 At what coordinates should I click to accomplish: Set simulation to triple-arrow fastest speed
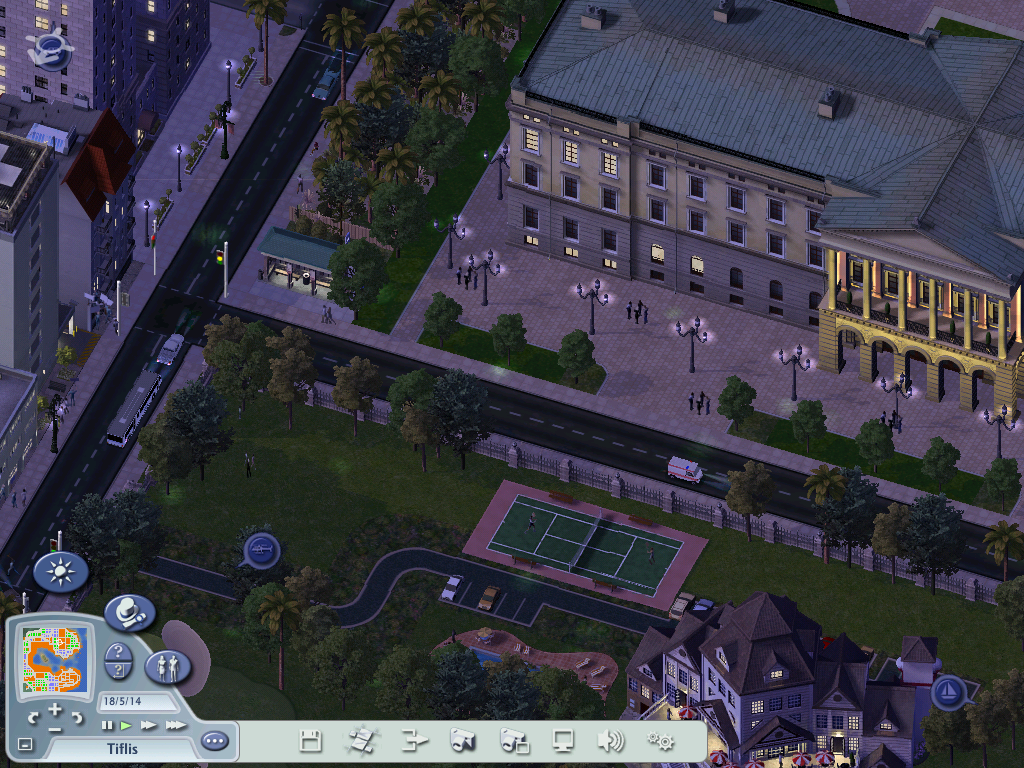pos(175,725)
